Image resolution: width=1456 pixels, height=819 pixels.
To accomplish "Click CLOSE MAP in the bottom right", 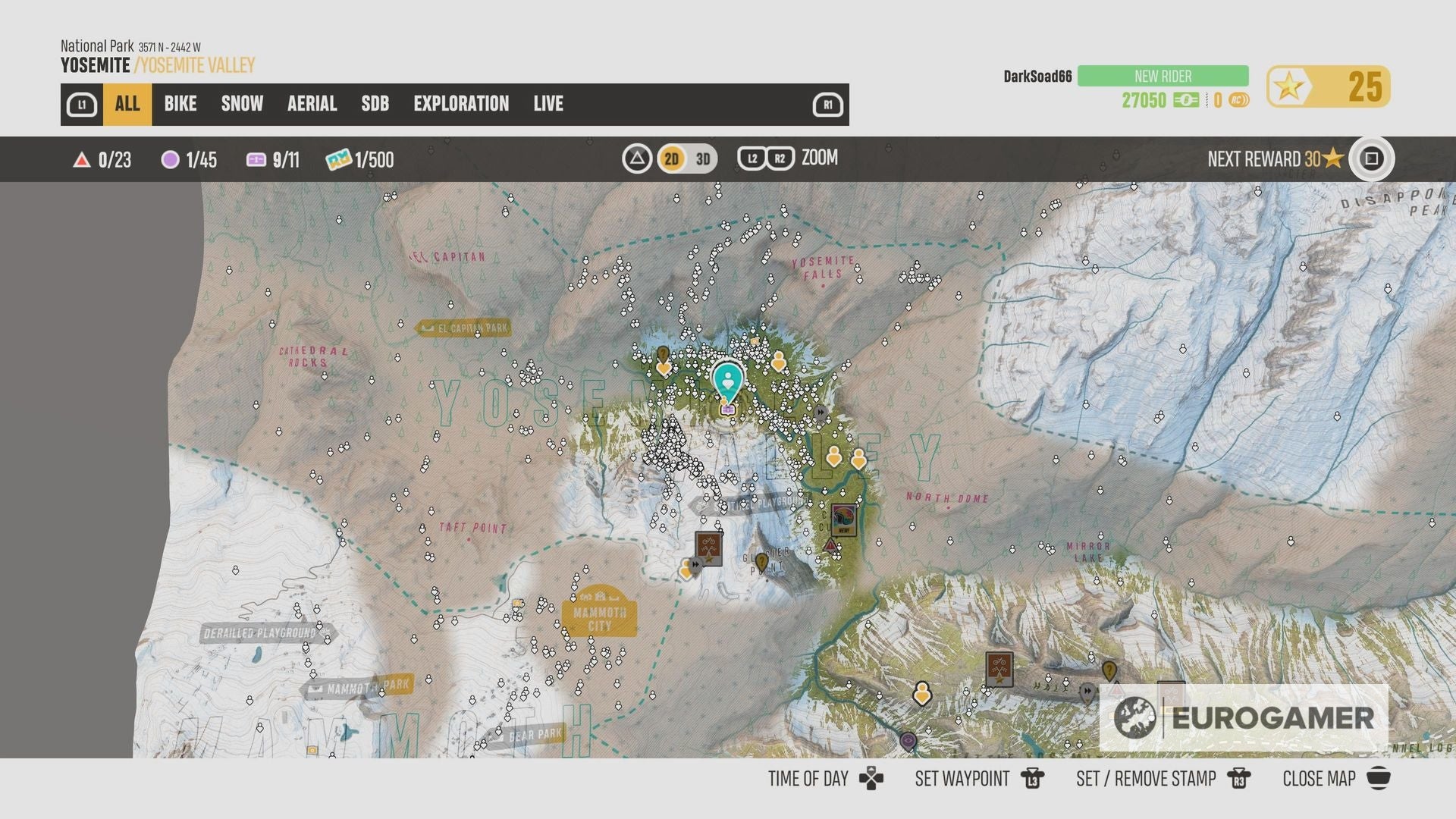I will pos(1318,778).
